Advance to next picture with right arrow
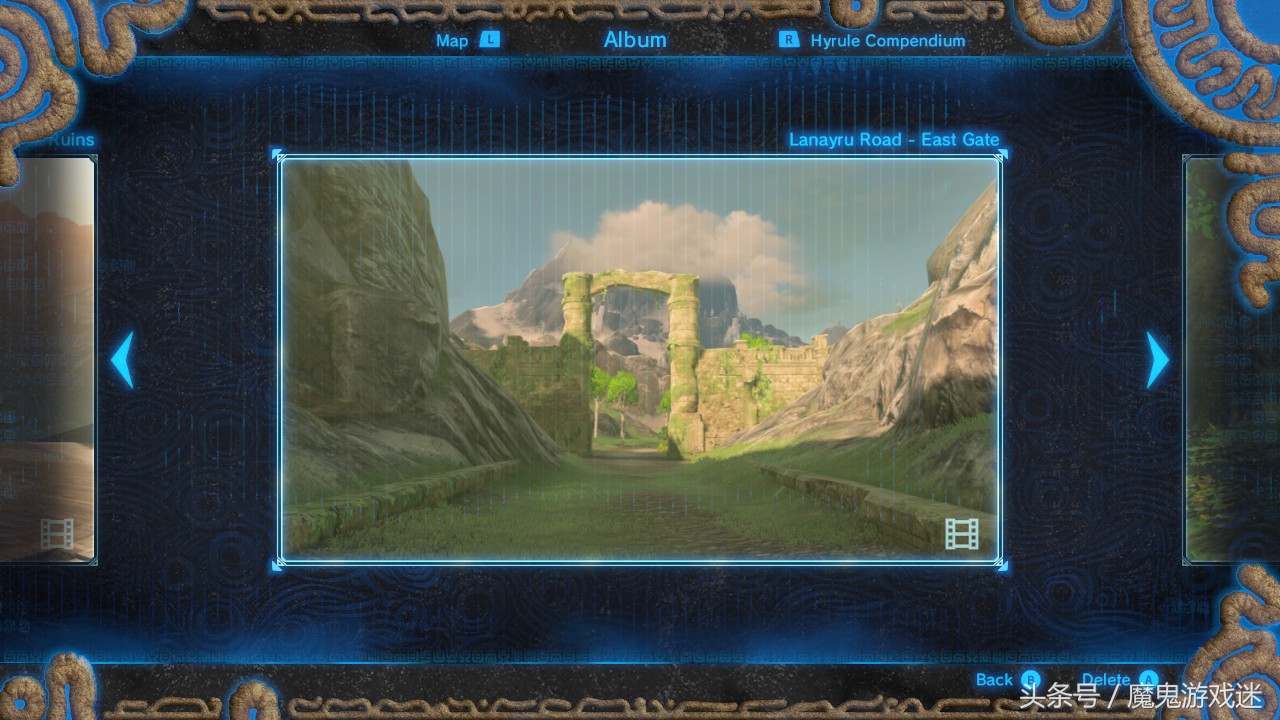The image size is (1280, 720). 1157,360
